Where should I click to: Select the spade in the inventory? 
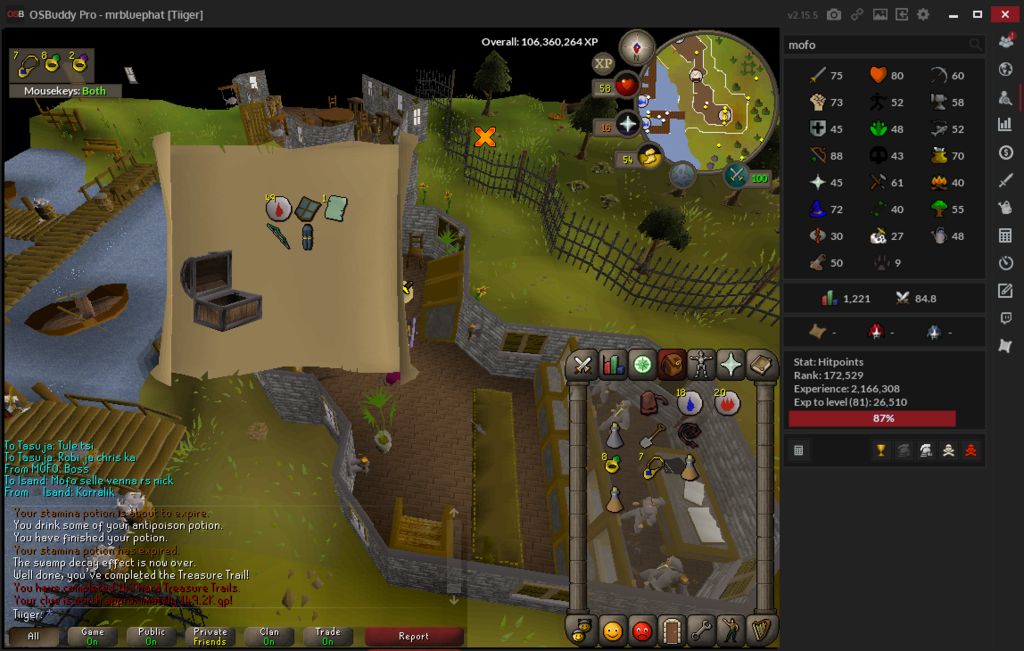click(x=650, y=435)
